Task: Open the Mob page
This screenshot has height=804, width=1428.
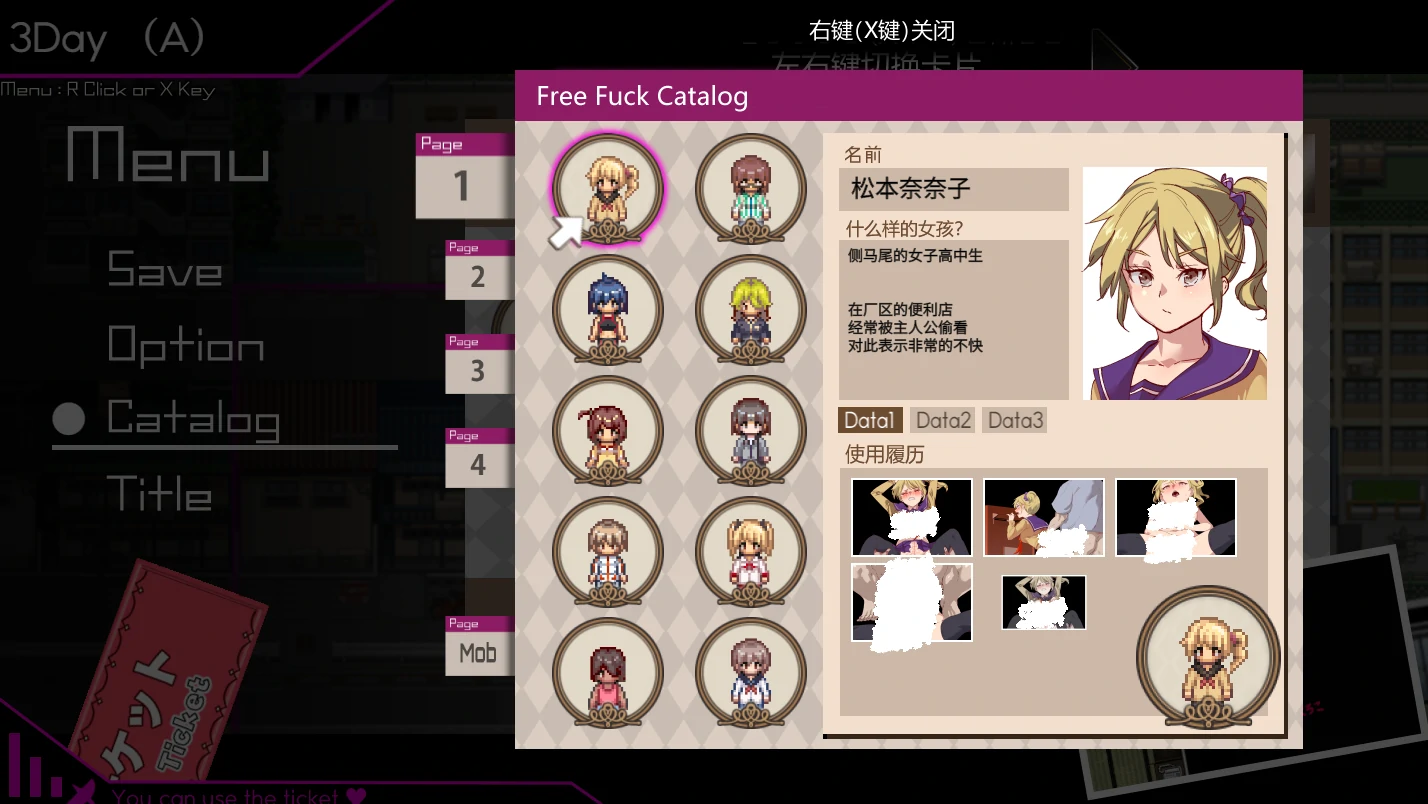Action: (478, 652)
